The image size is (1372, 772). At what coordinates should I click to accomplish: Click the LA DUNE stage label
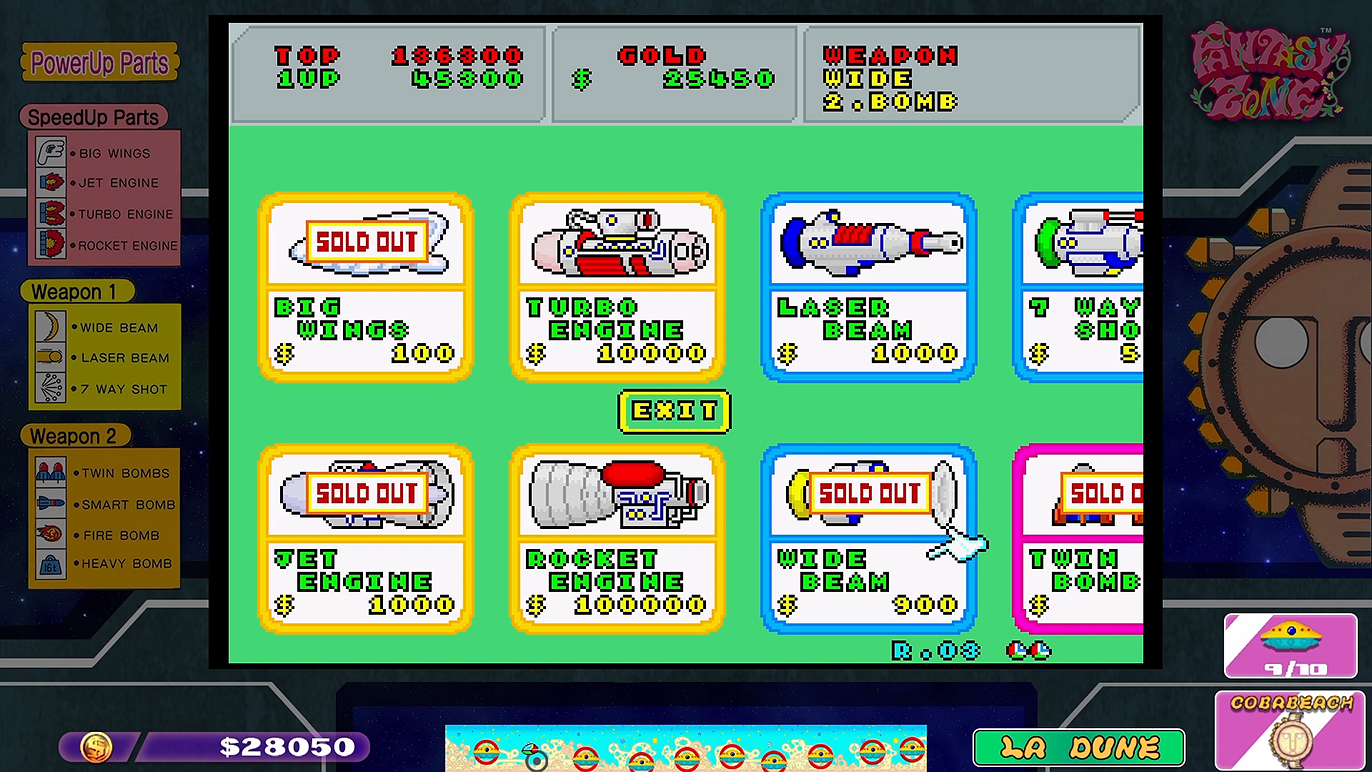pos(1079,746)
